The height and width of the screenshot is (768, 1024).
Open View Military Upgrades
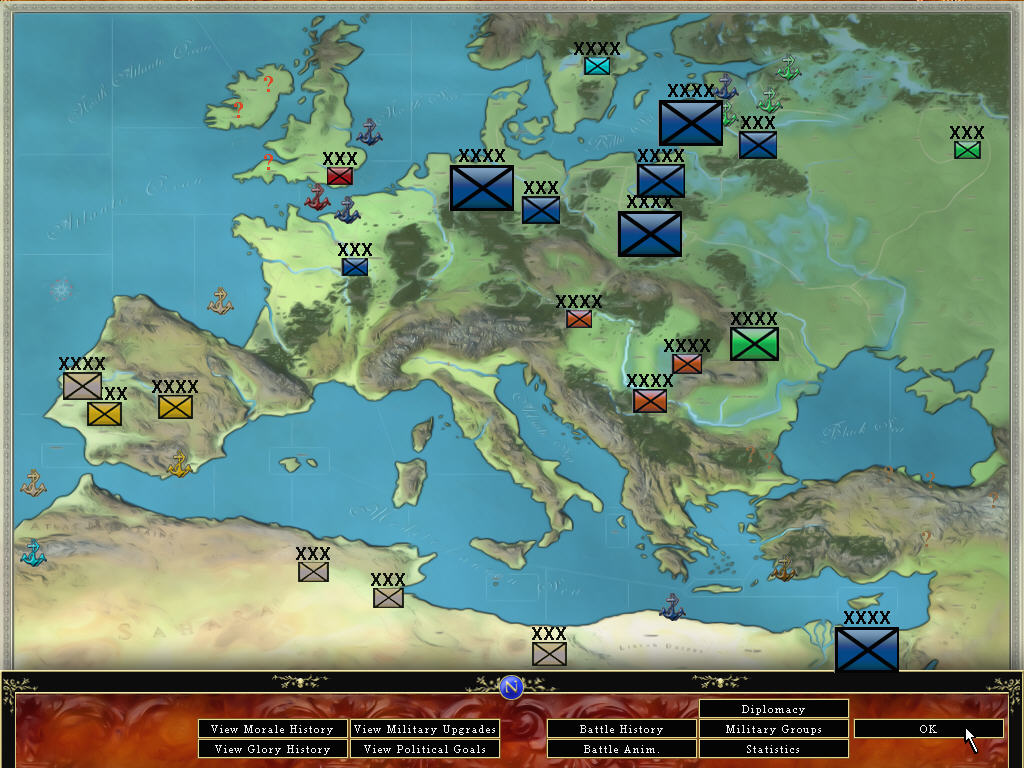coord(425,729)
